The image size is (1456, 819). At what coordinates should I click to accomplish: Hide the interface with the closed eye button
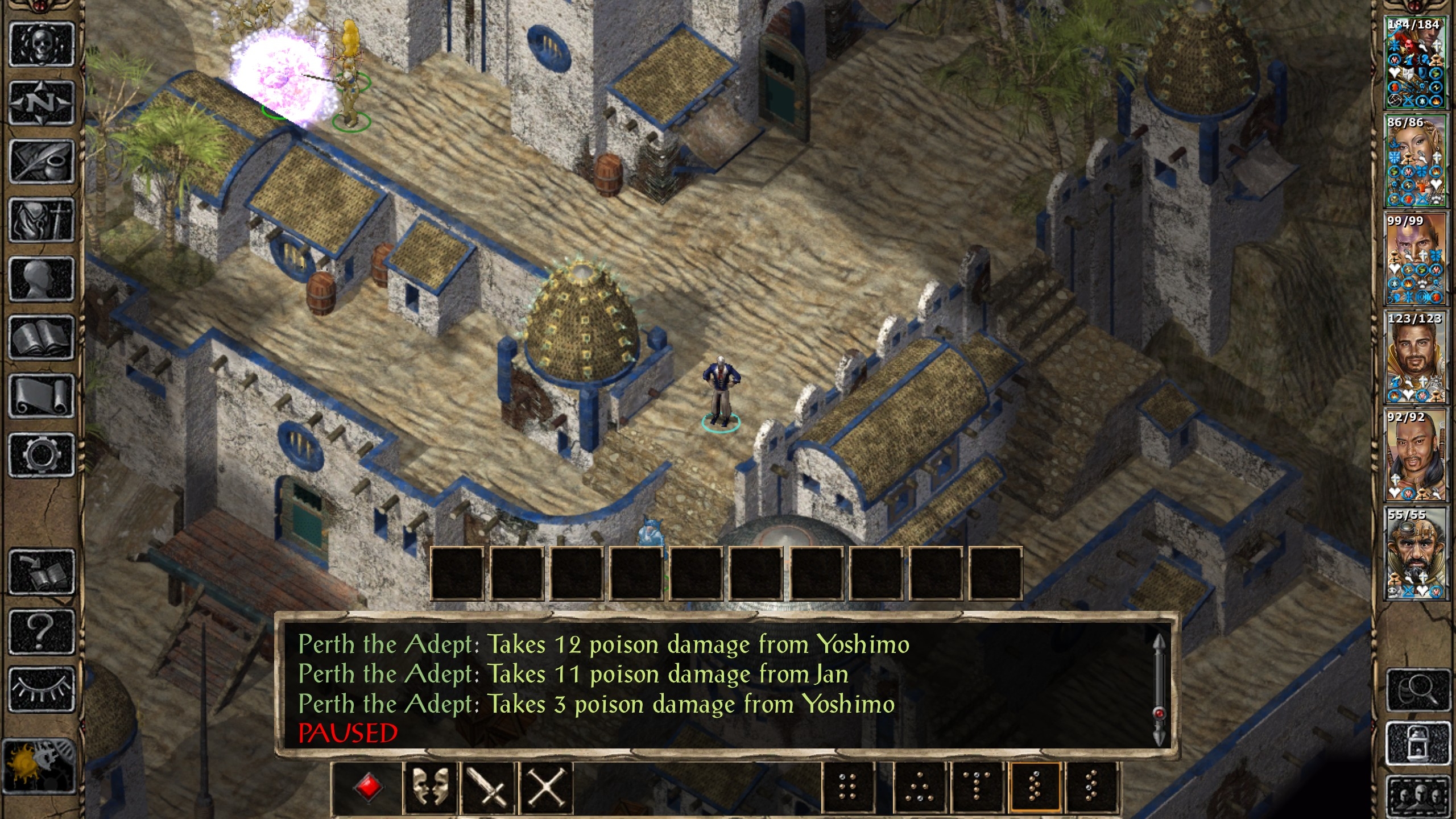42,689
